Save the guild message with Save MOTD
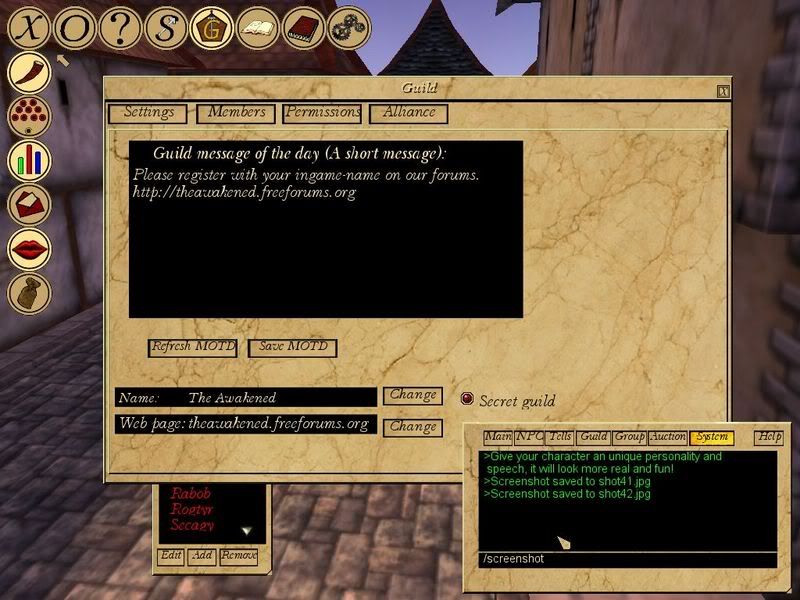Image resolution: width=800 pixels, height=600 pixels. point(293,347)
